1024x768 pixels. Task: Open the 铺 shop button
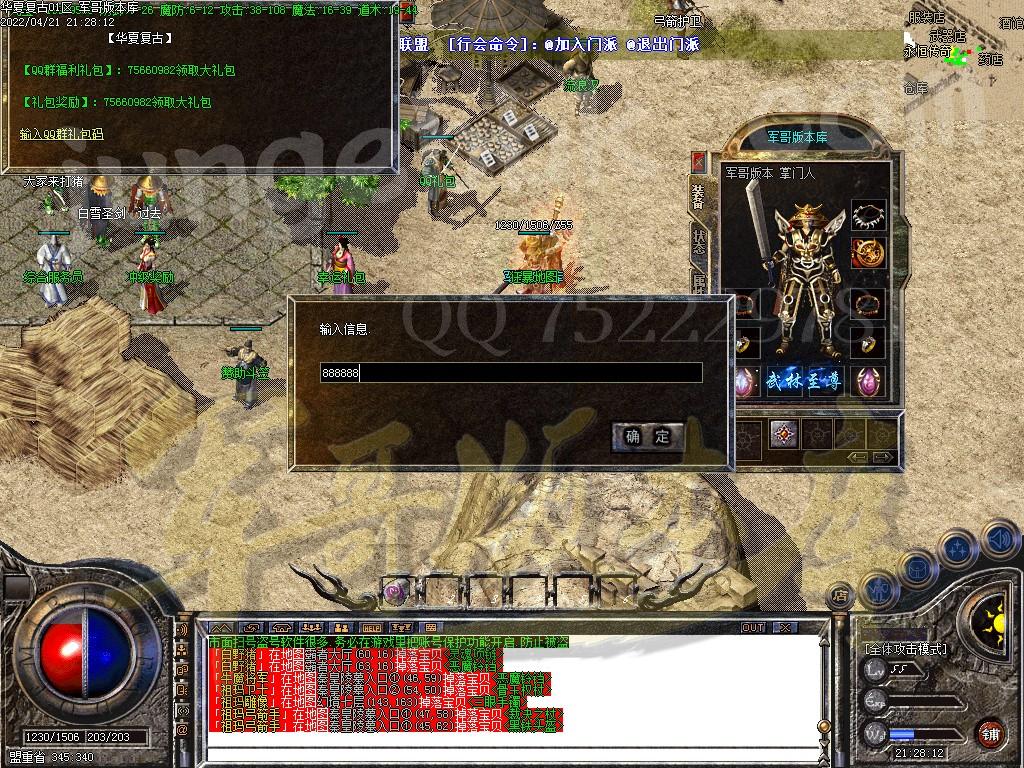click(989, 732)
